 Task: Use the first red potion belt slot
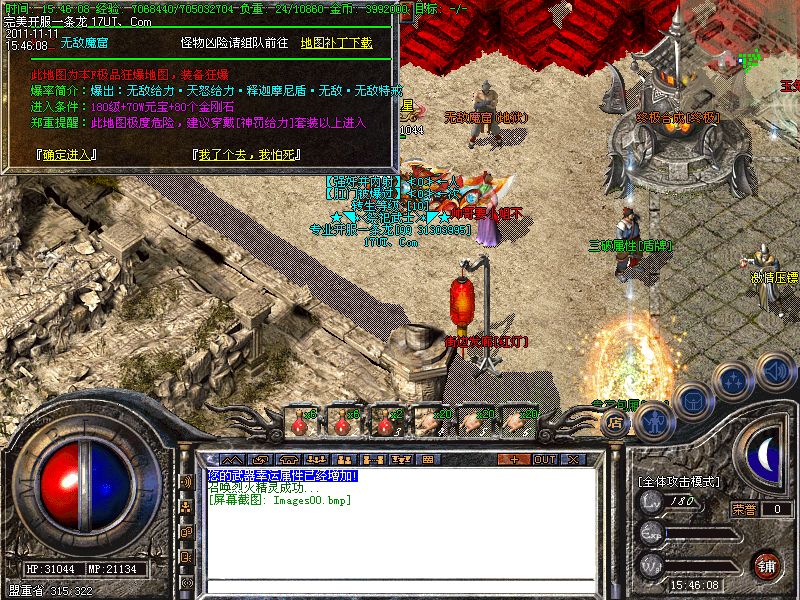(300, 420)
